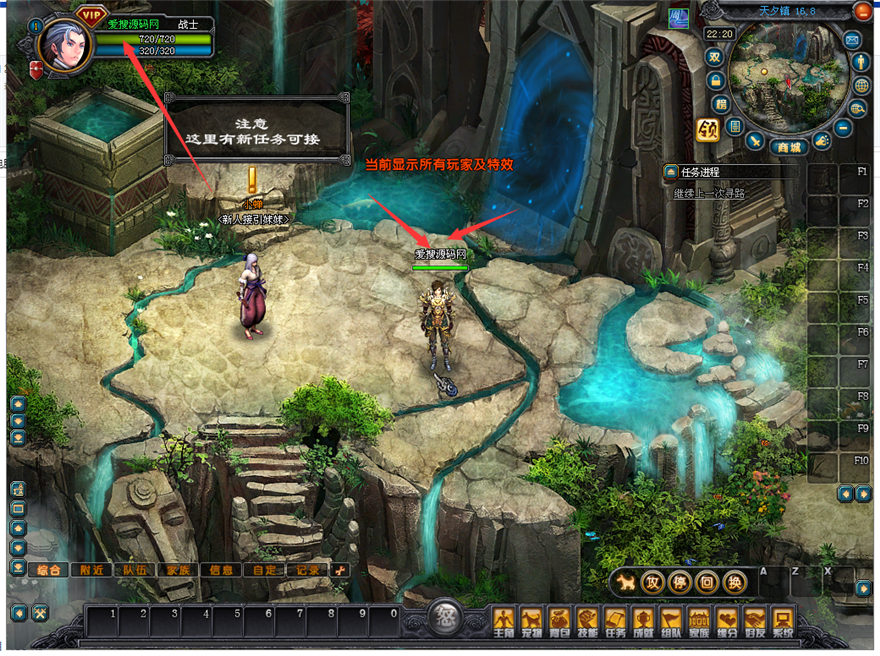Image resolution: width=880 pixels, height=656 pixels.
Task: Switch to the 附近 chat tab
Action: pyautogui.click(x=93, y=569)
